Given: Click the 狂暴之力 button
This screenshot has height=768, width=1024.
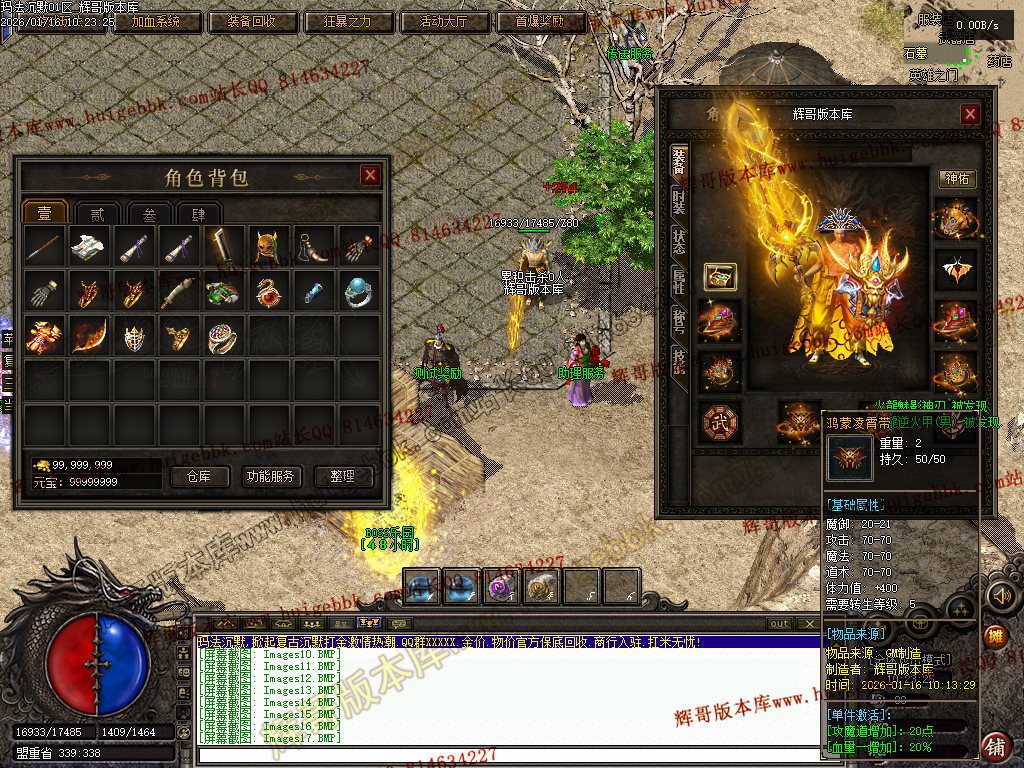Looking at the screenshot, I should coord(347,21).
